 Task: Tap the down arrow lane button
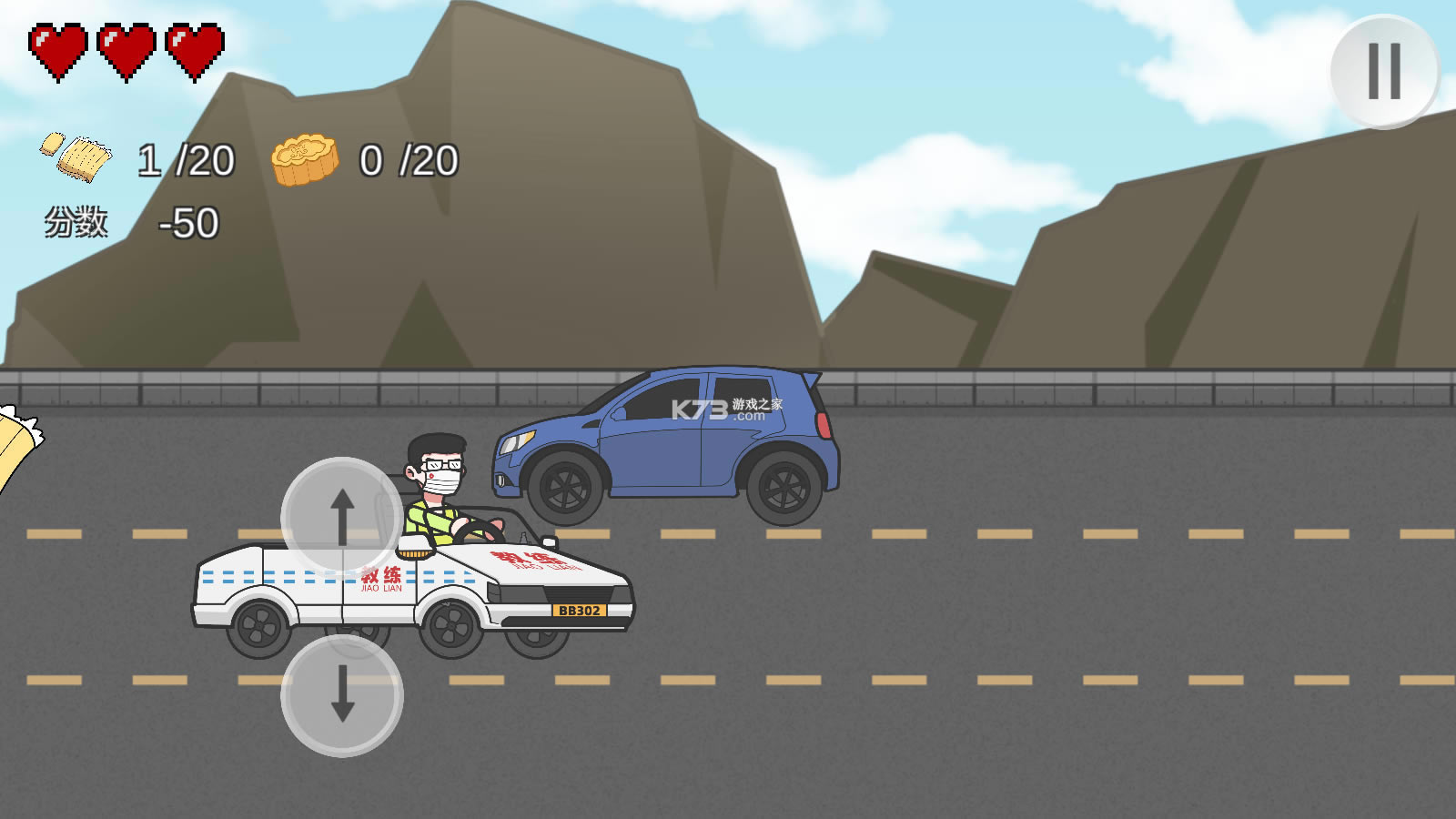coord(342,695)
